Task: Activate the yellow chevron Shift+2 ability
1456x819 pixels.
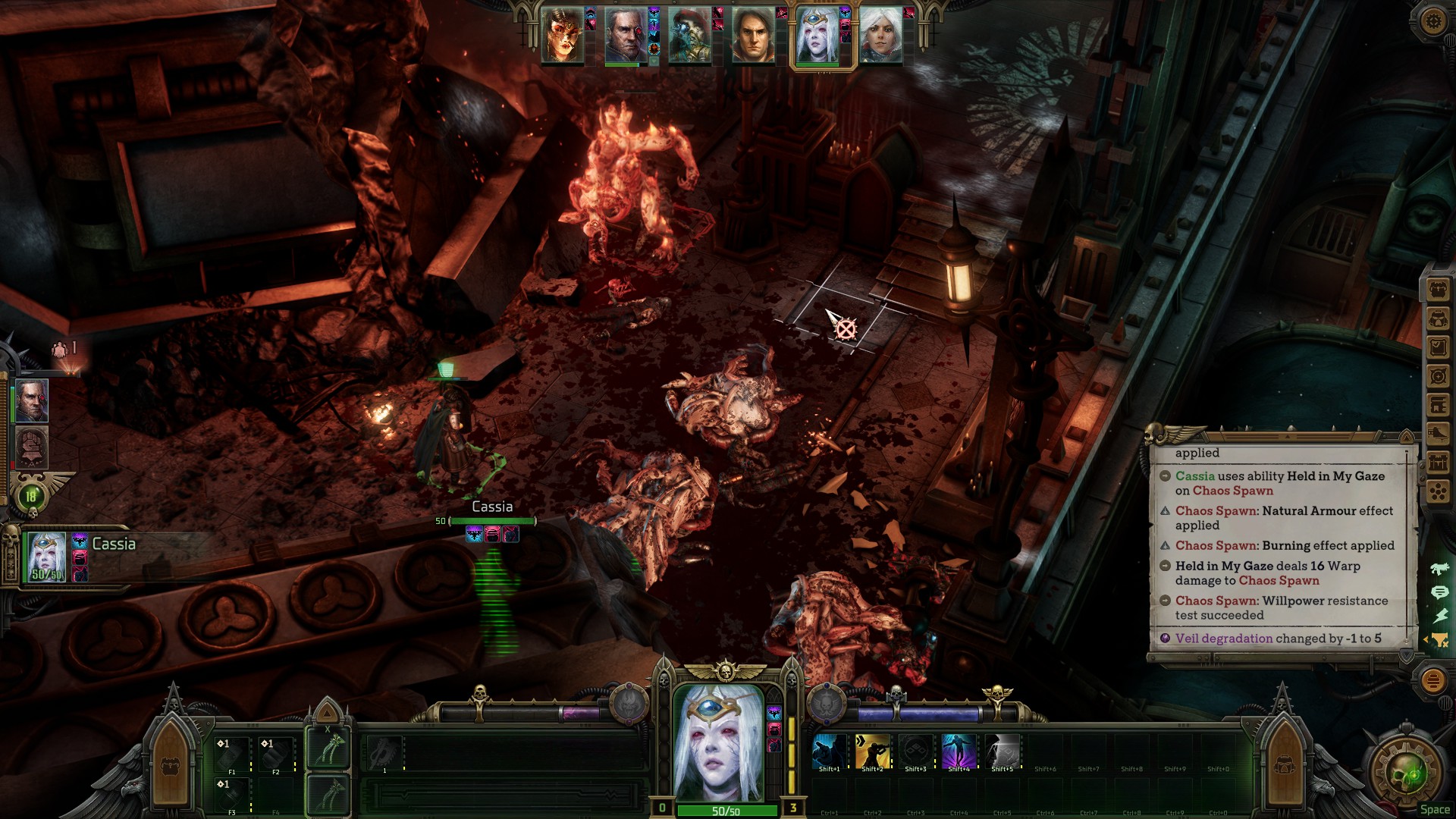Action: coord(872,752)
